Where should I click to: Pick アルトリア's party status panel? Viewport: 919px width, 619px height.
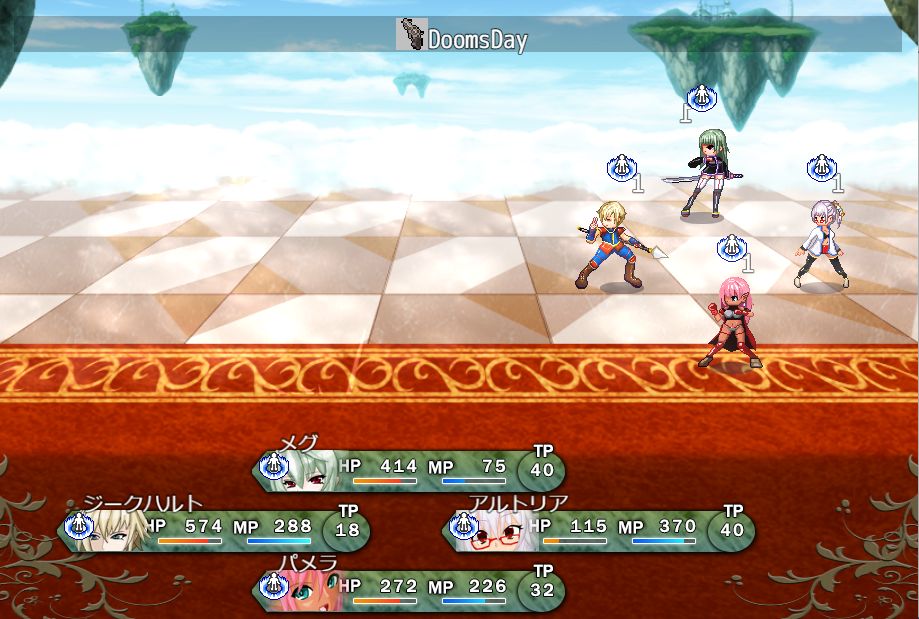coord(600,531)
